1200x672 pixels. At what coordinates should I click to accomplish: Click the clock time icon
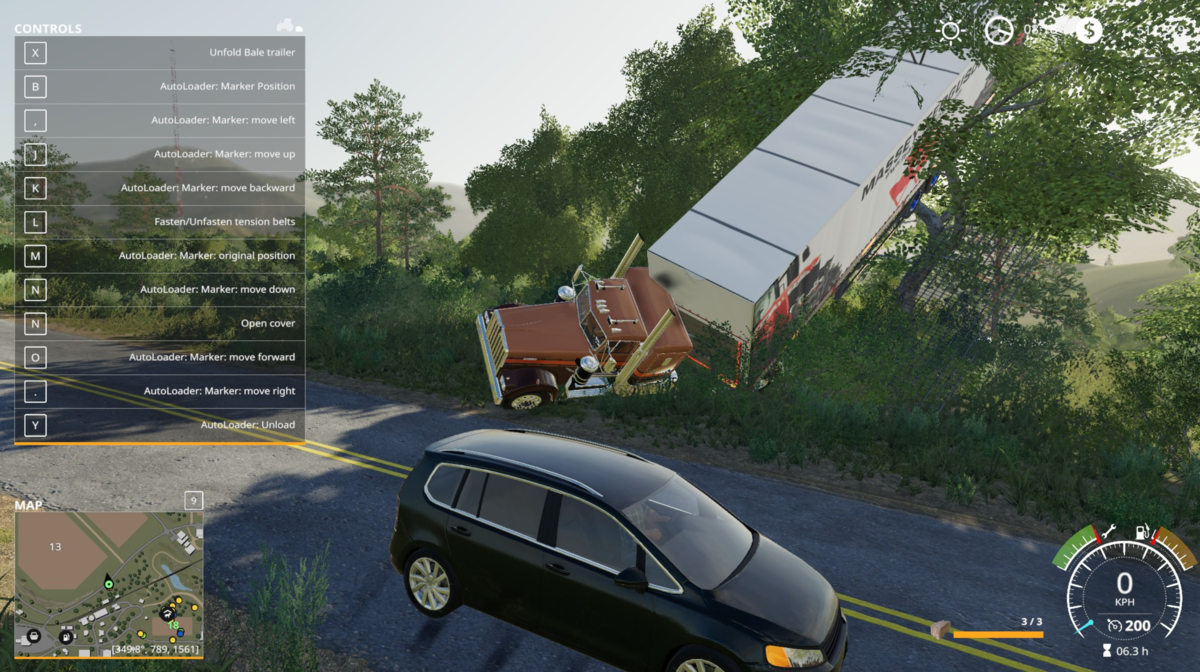click(x=998, y=30)
